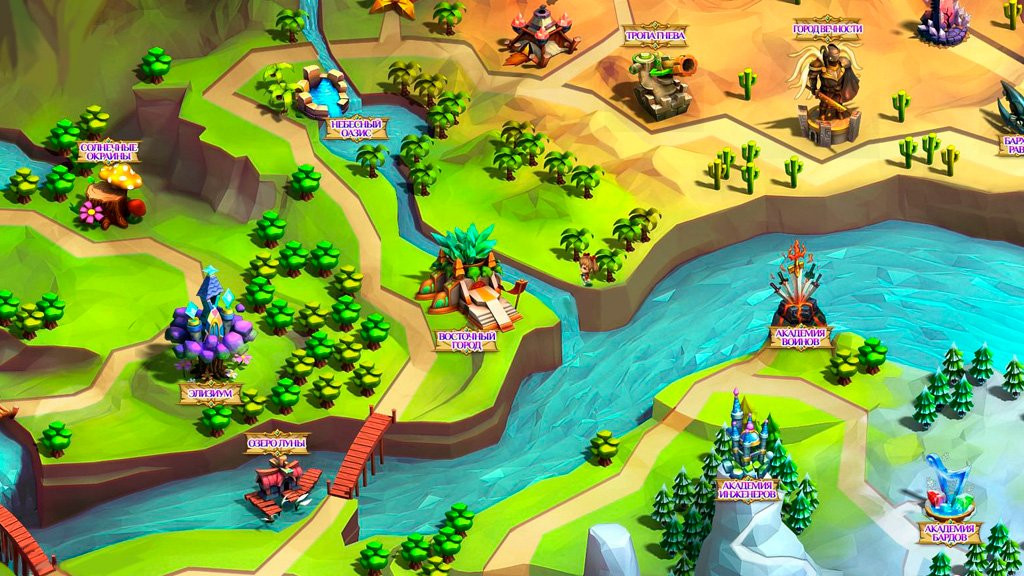Select the Восточный Город location label

(467, 340)
